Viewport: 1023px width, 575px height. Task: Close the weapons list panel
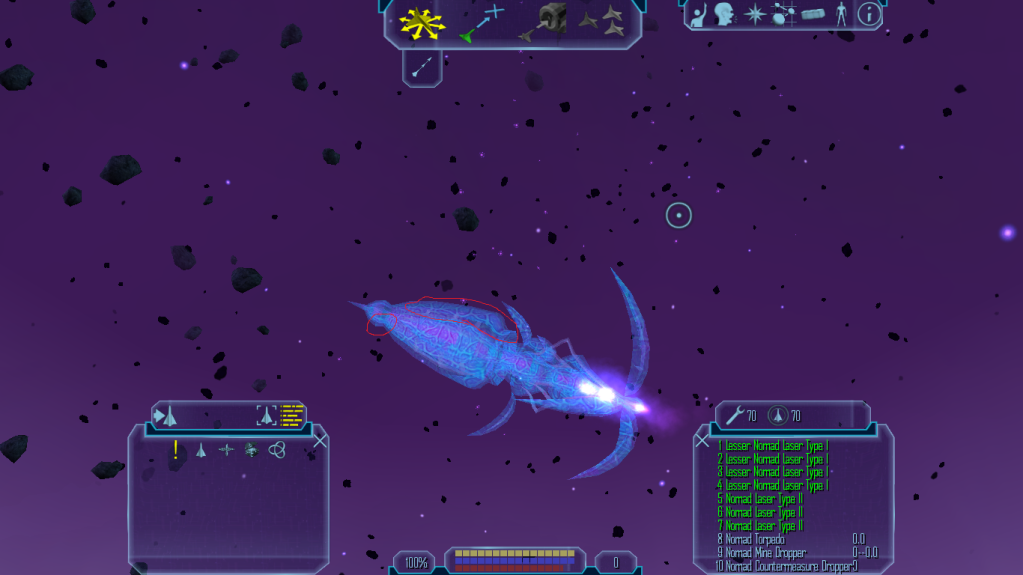tap(702, 441)
